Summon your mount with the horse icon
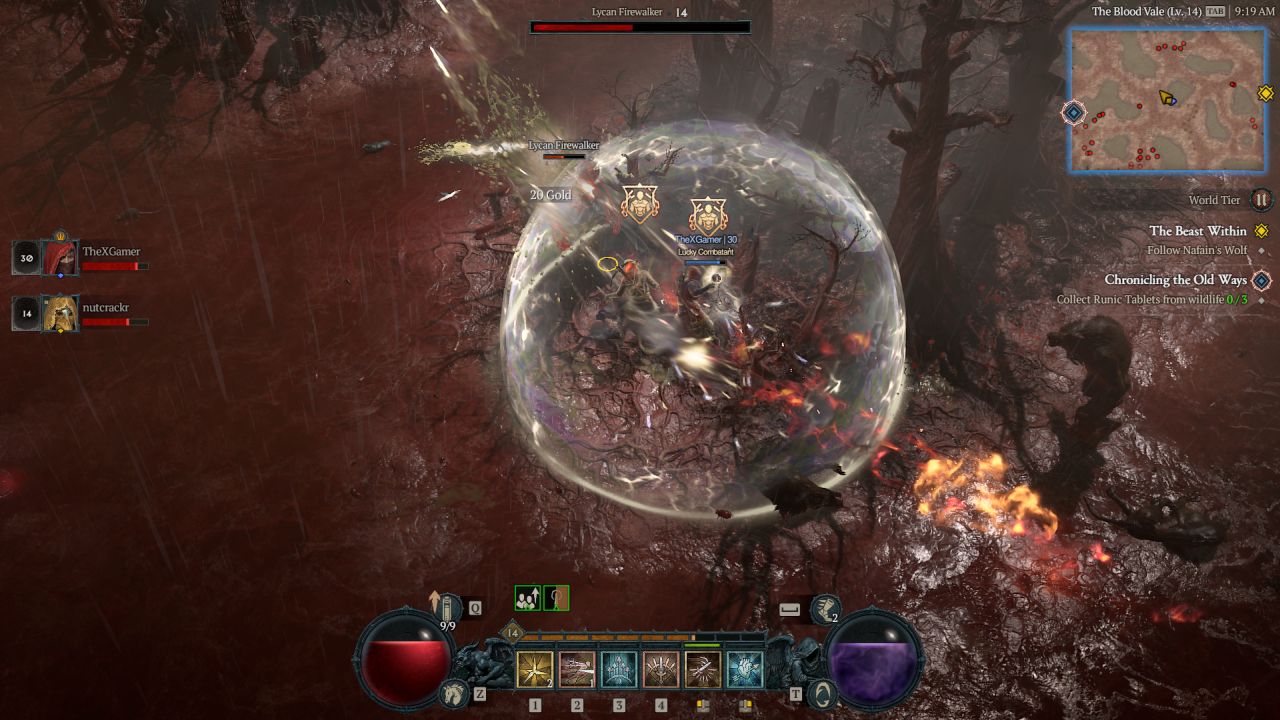Viewport: 1280px width, 720px height. click(x=455, y=693)
